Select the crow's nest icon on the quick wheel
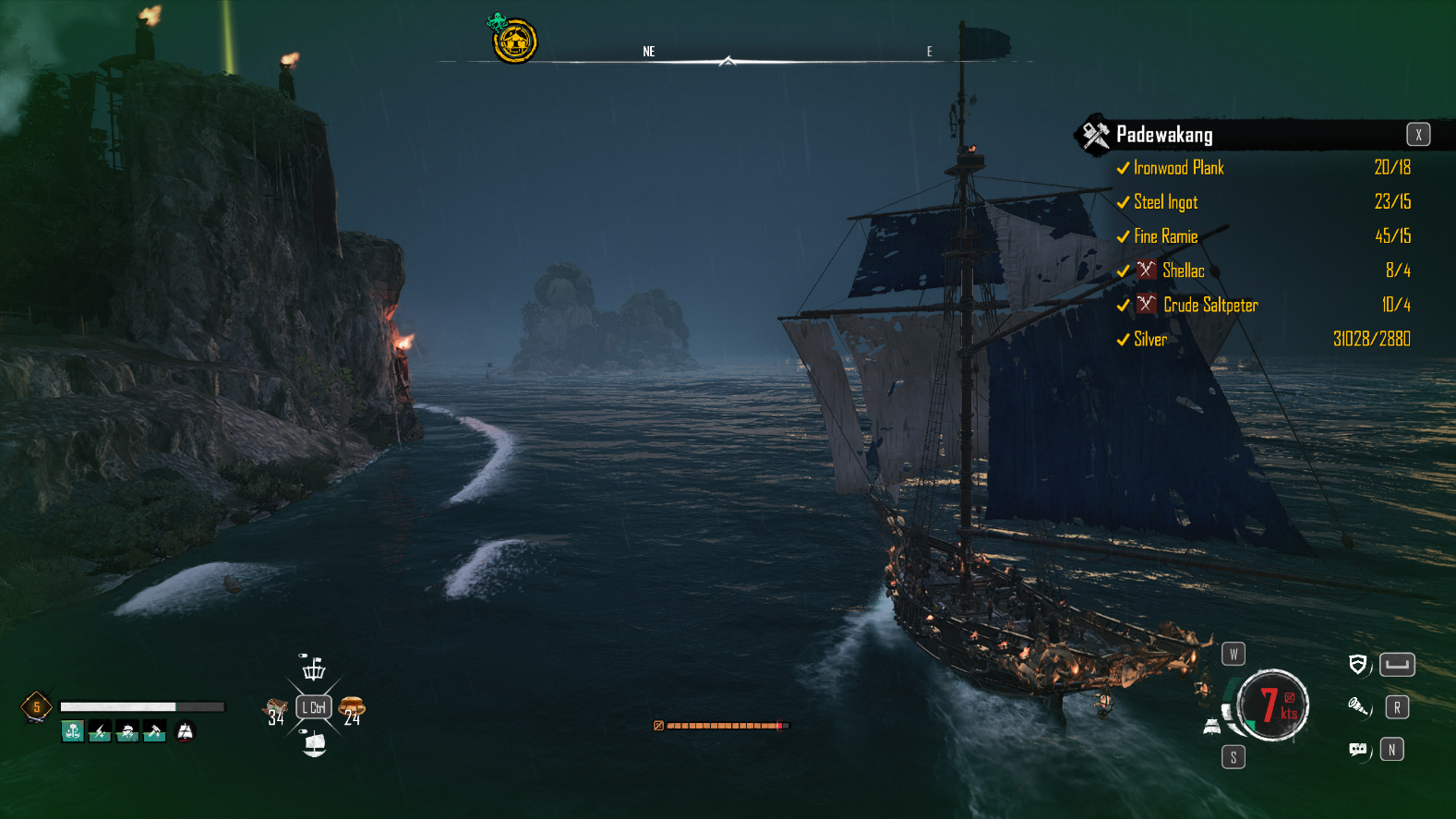The width and height of the screenshot is (1456, 819). click(314, 668)
